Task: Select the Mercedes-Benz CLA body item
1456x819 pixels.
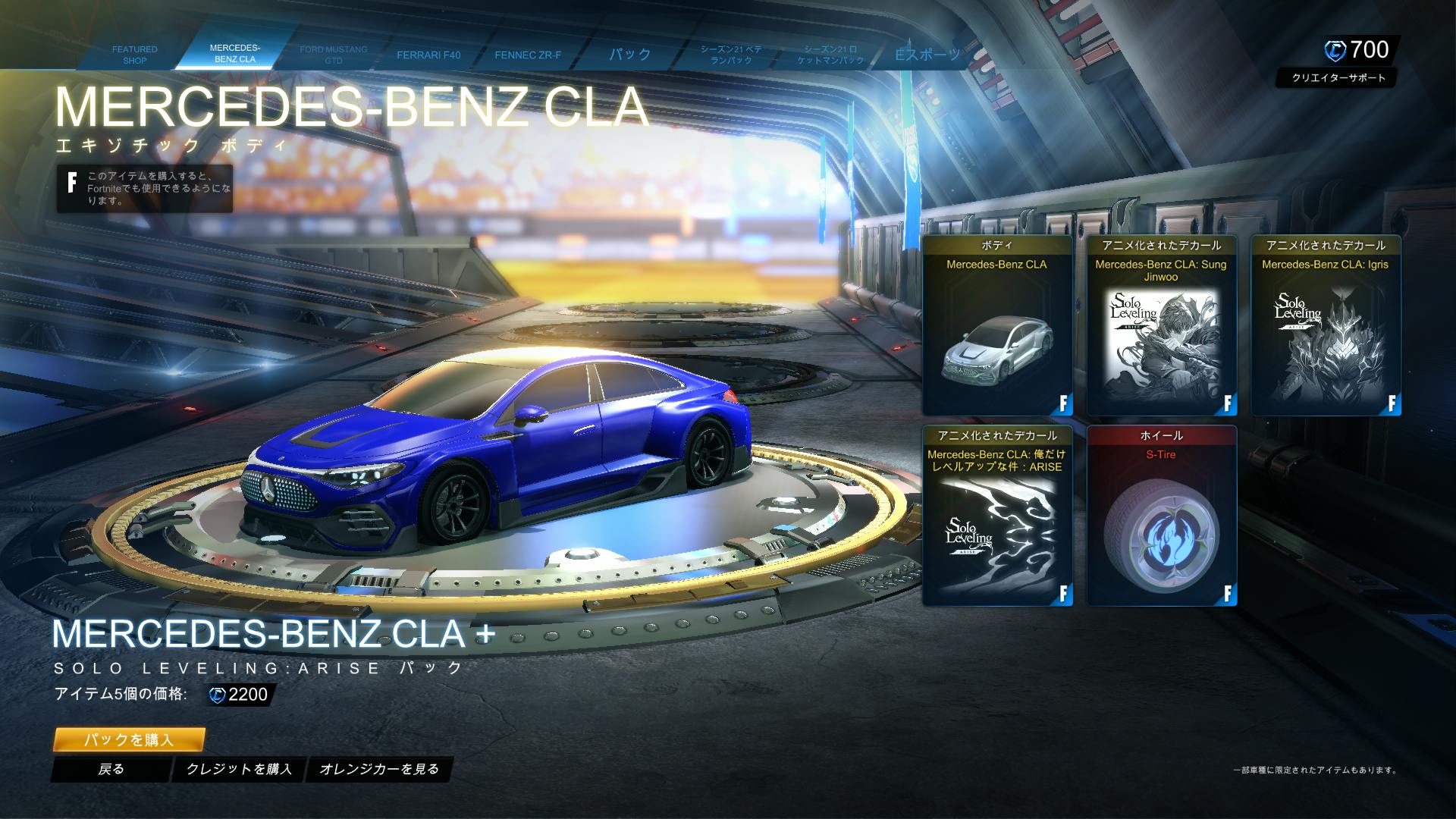Action: pos(996,326)
